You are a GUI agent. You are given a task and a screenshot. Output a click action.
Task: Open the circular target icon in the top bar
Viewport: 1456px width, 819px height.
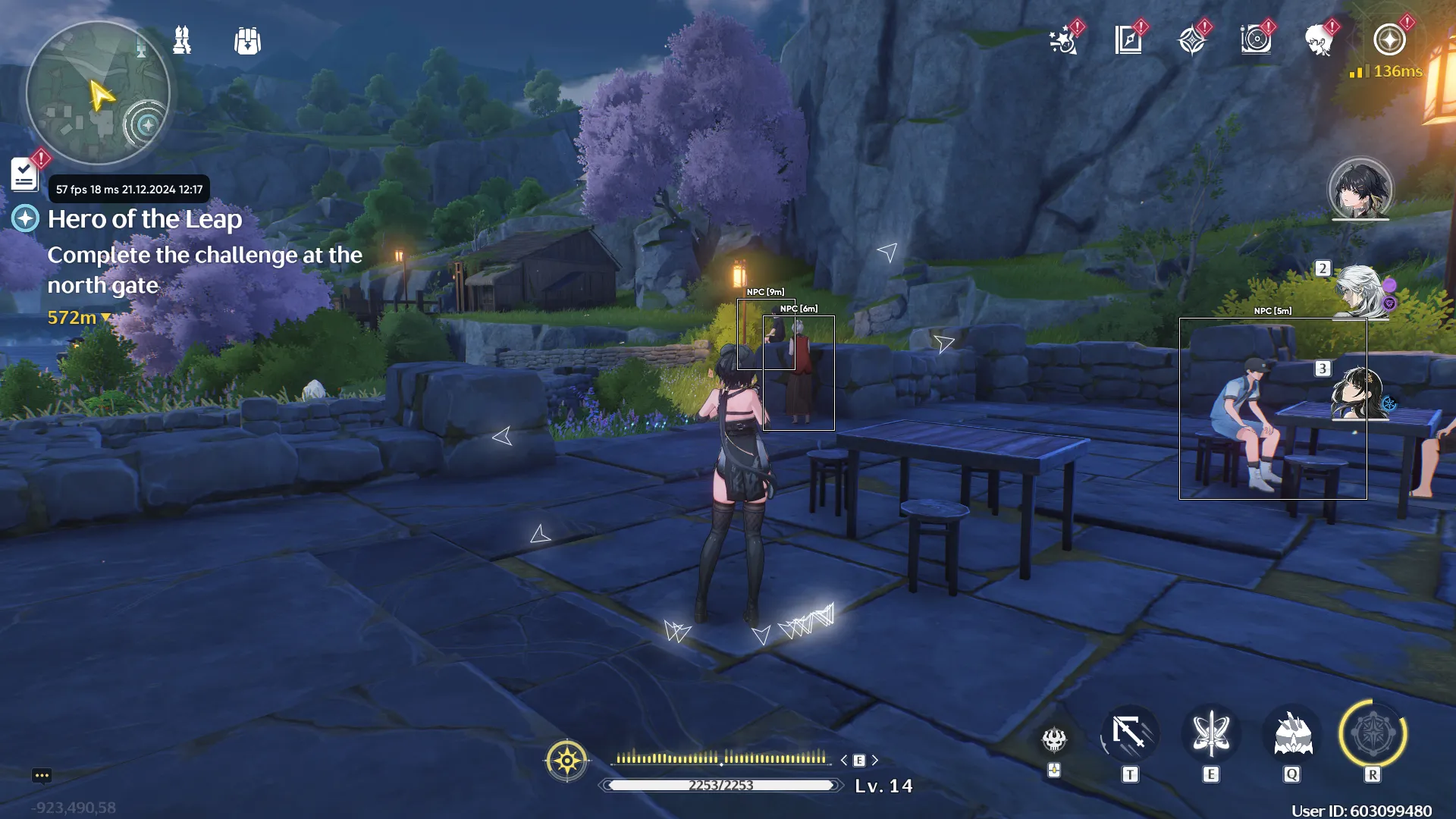pos(1256,40)
